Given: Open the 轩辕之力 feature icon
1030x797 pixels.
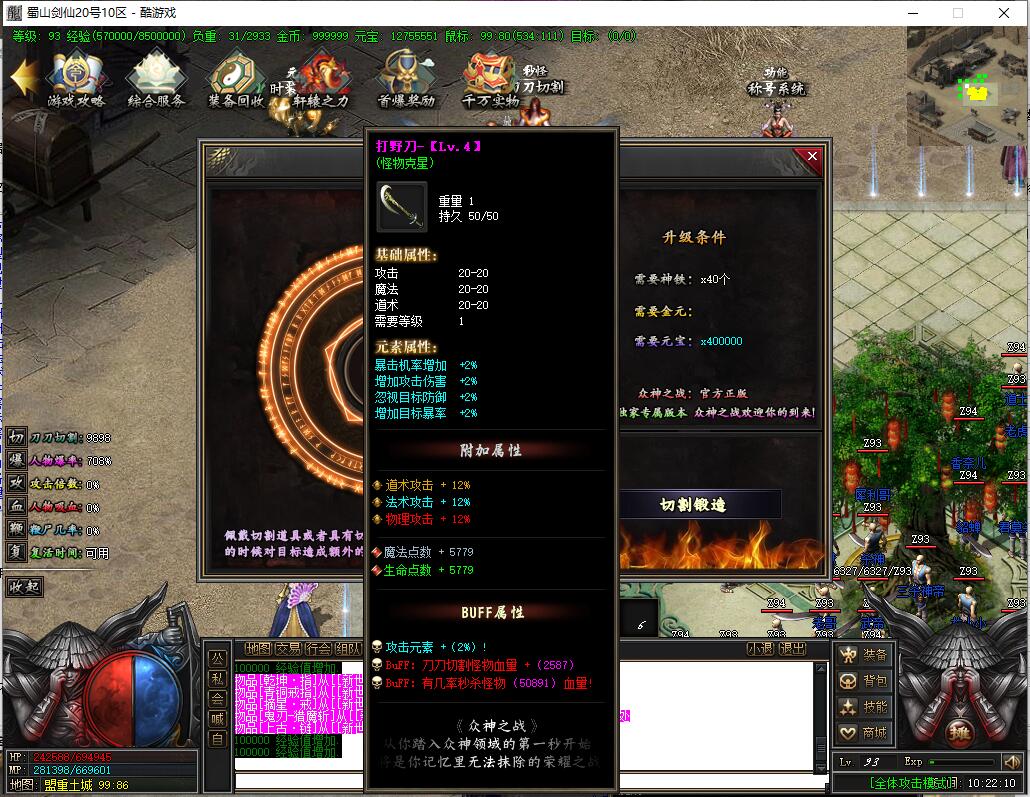Looking at the screenshot, I should (322, 78).
